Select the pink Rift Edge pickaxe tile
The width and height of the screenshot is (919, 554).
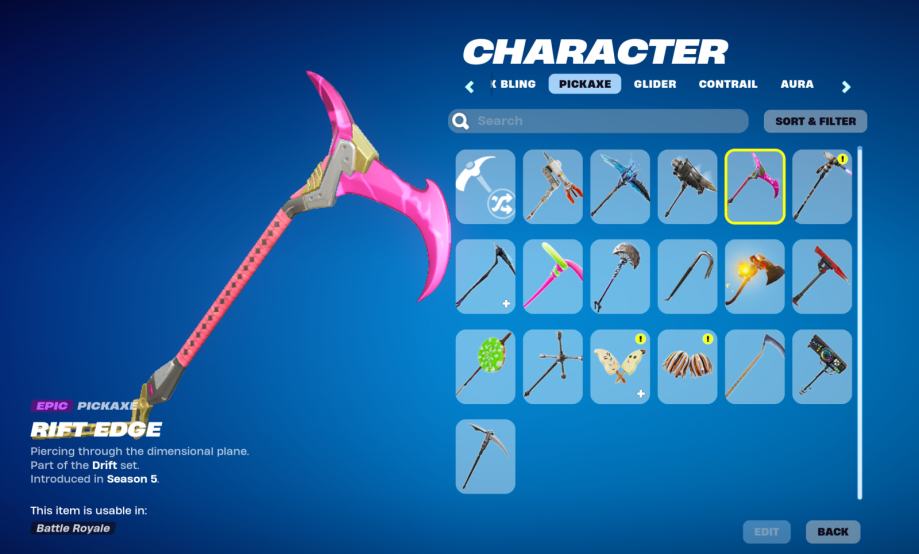tap(755, 187)
